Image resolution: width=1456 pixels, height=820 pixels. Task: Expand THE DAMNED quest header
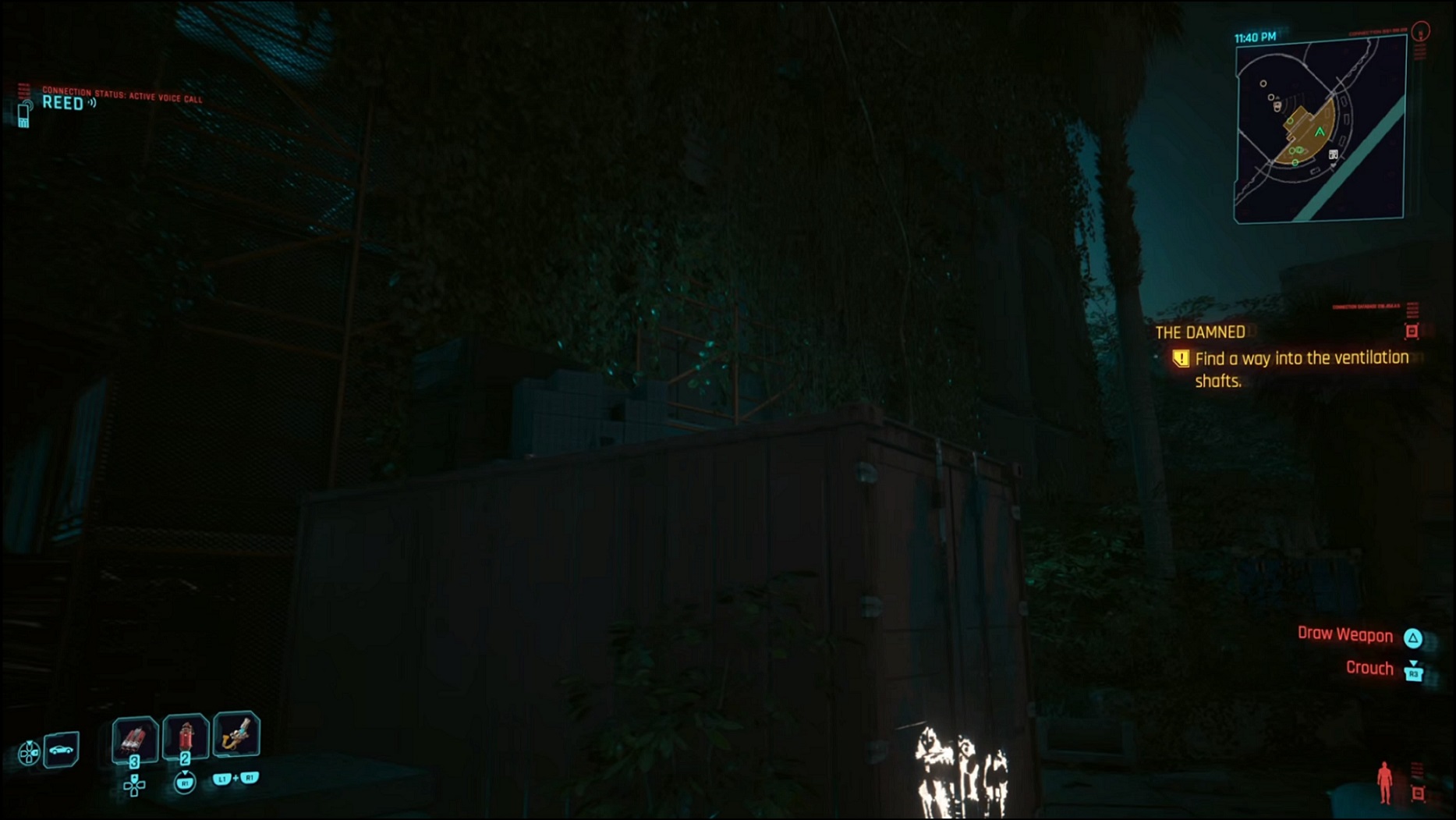(1201, 332)
